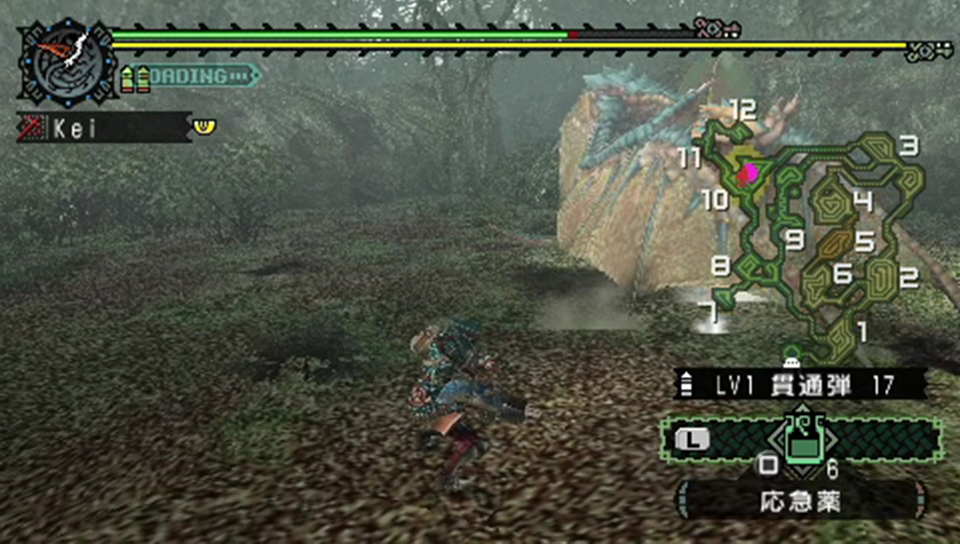Select area 2 on the minimap
Screen dimensions: 960x544
(x=908, y=279)
